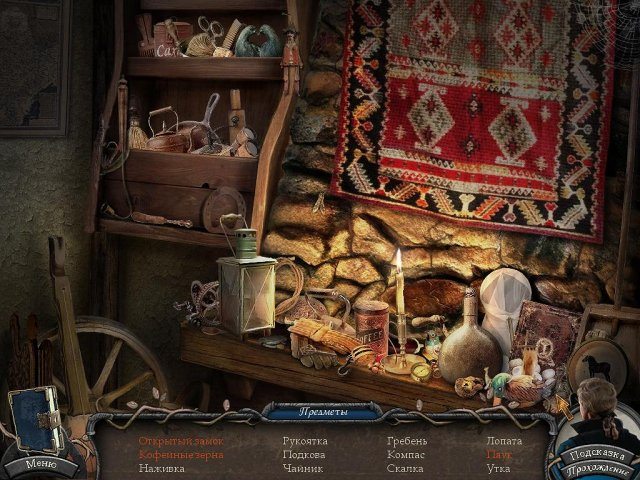Select 'Лопата' list entry
This screenshot has height=480, width=640.
[503, 441]
